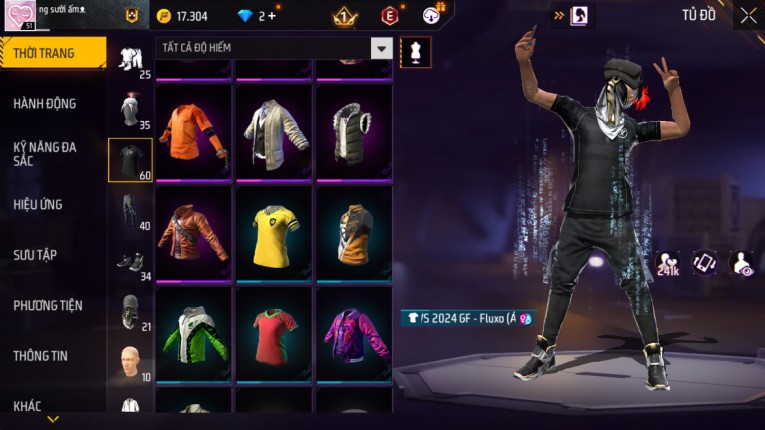Equip the green and white hoodie
This screenshot has width=765, height=430.
(x=194, y=335)
